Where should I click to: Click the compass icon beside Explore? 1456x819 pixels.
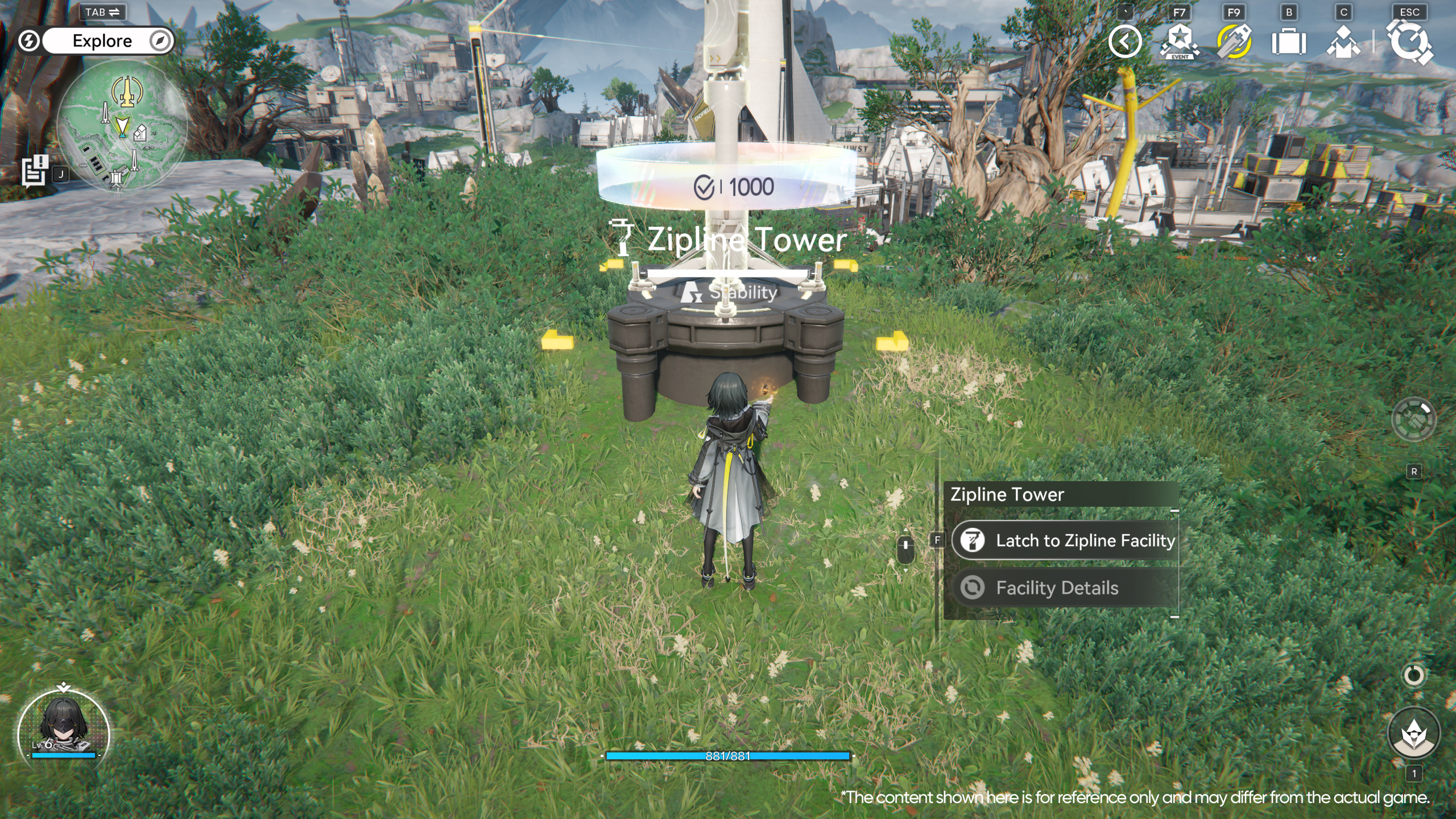tap(160, 41)
